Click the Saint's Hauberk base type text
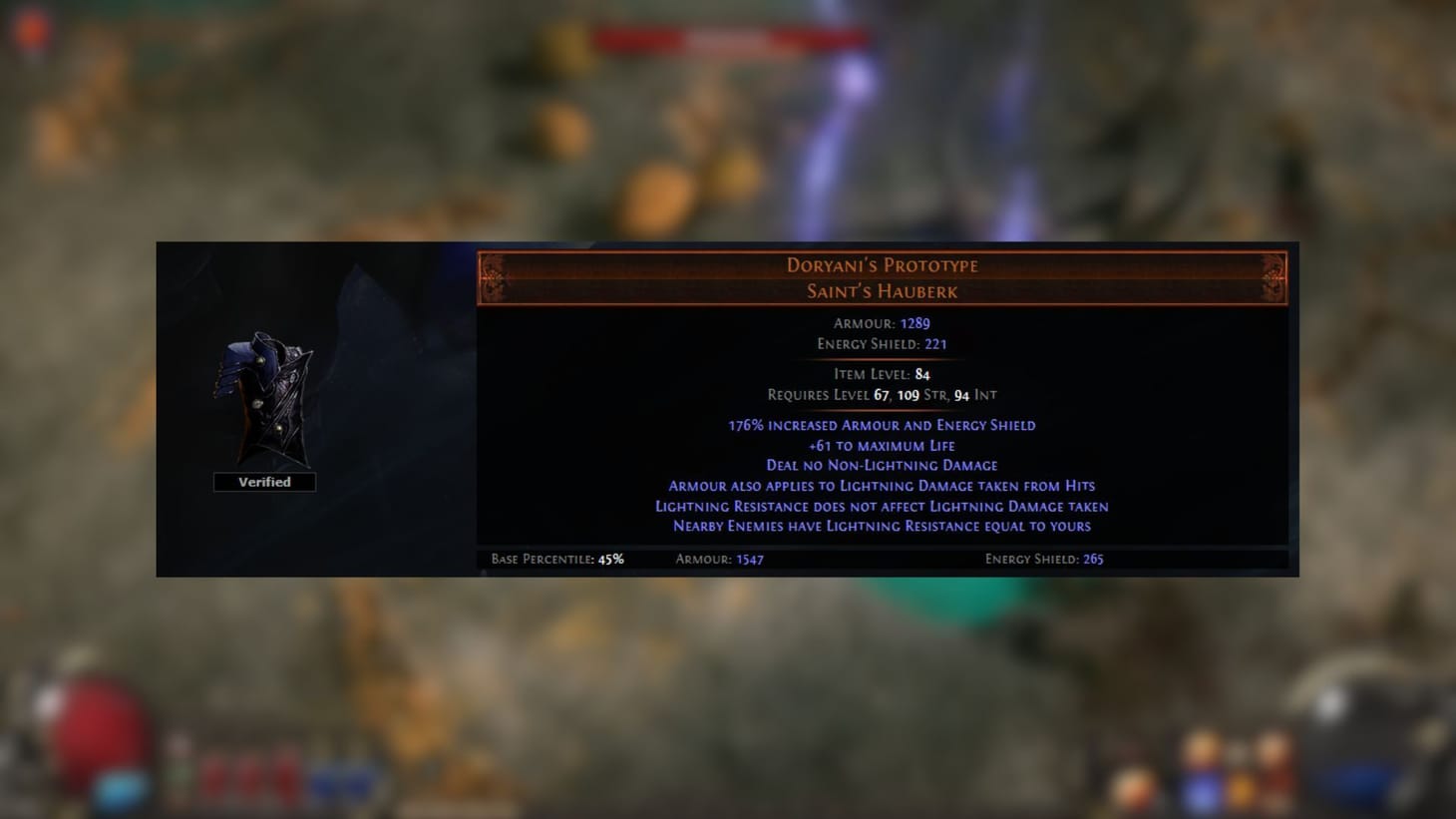Viewport: 1456px width, 819px height. (880, 291)
